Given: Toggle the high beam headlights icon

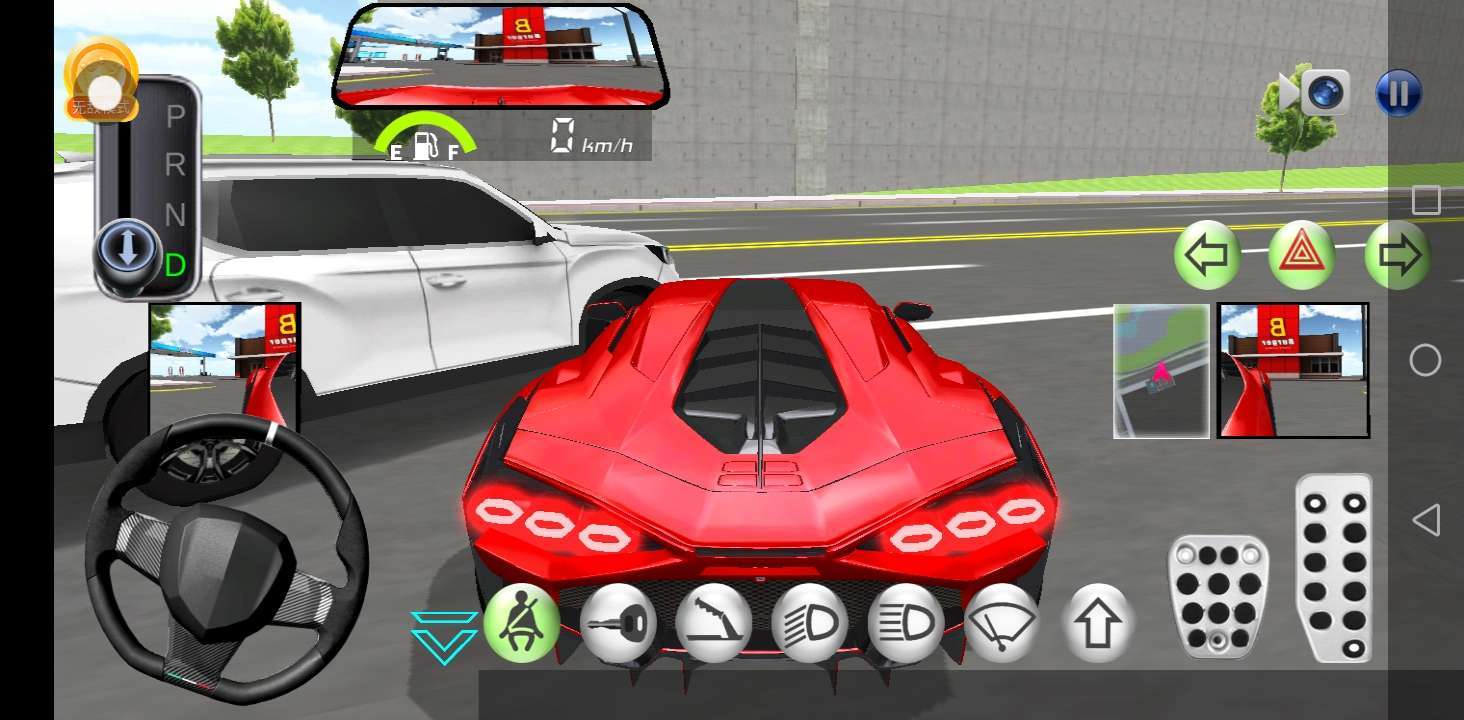Looking at the screenshot, I should [x=906, y=622].
